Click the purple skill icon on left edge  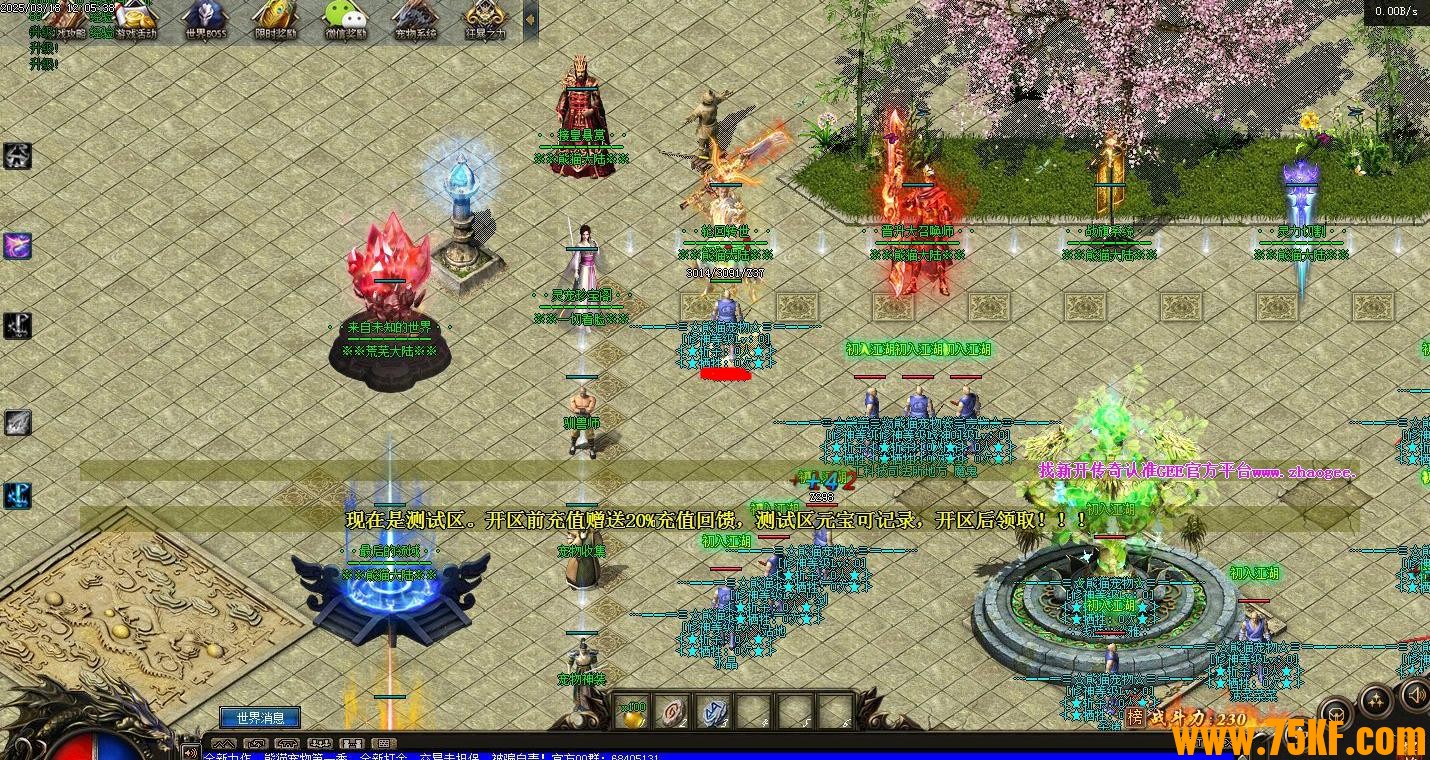click(x=17, y=245)
